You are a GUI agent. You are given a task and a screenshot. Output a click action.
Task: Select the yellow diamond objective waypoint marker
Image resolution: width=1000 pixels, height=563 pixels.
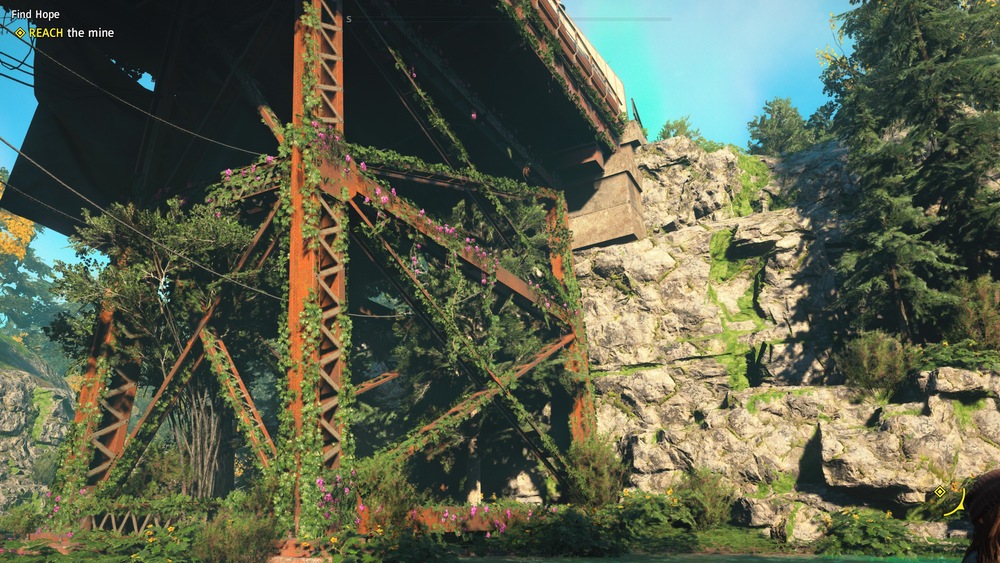(939, 491)
